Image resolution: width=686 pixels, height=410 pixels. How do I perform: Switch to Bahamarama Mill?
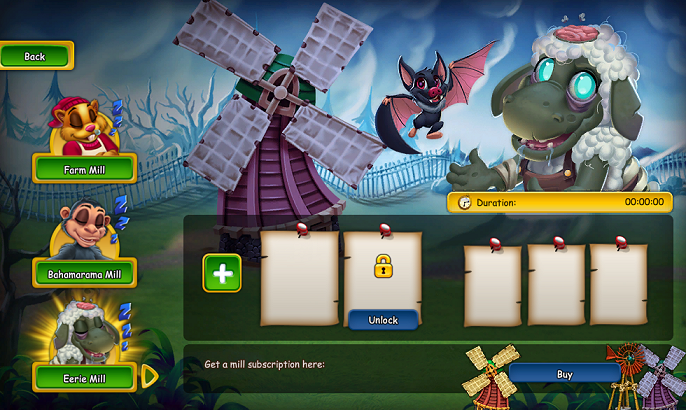click(x=84, y=273)
